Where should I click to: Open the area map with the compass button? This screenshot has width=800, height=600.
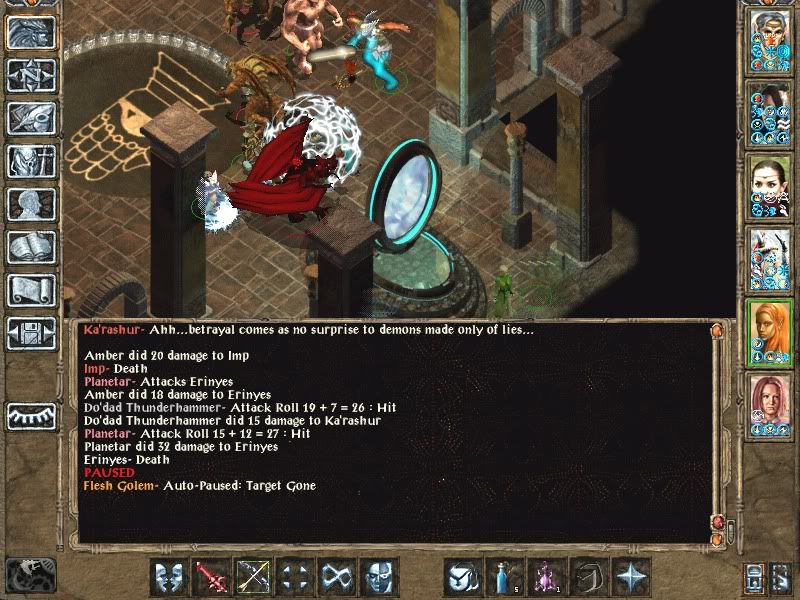[31, 75]
